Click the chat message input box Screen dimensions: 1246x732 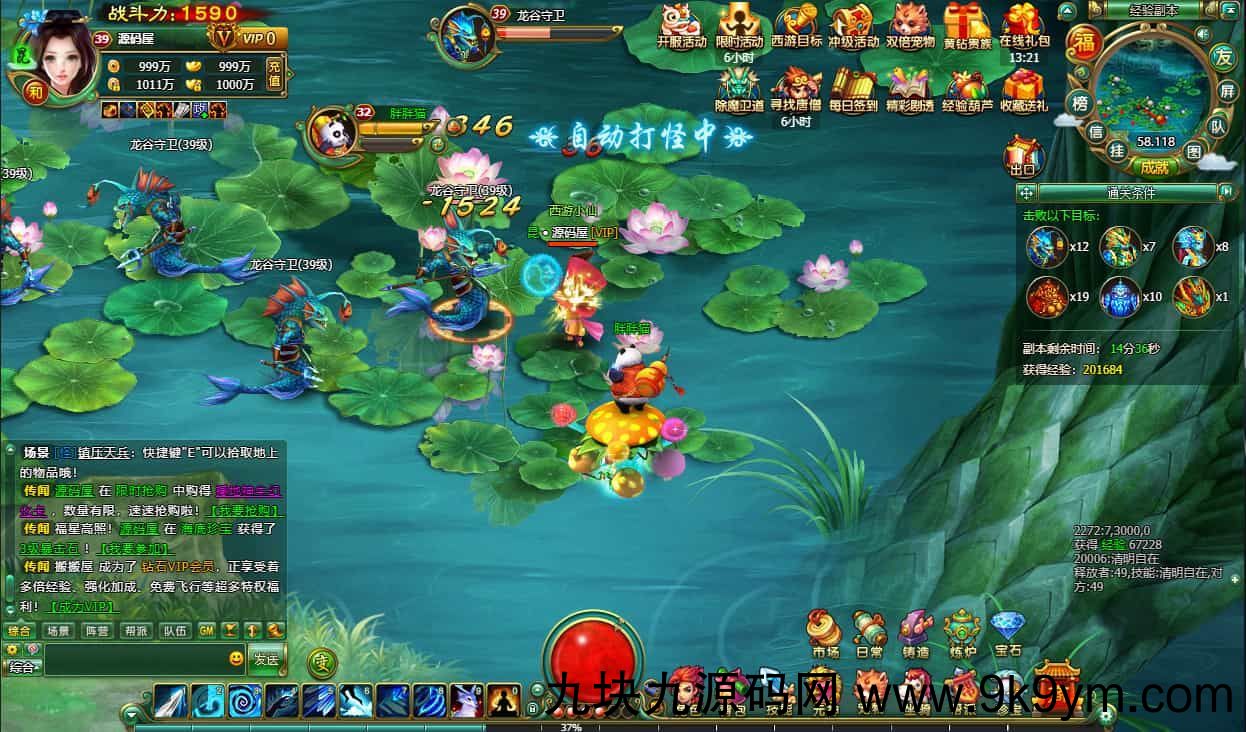[x=135, y=659]
